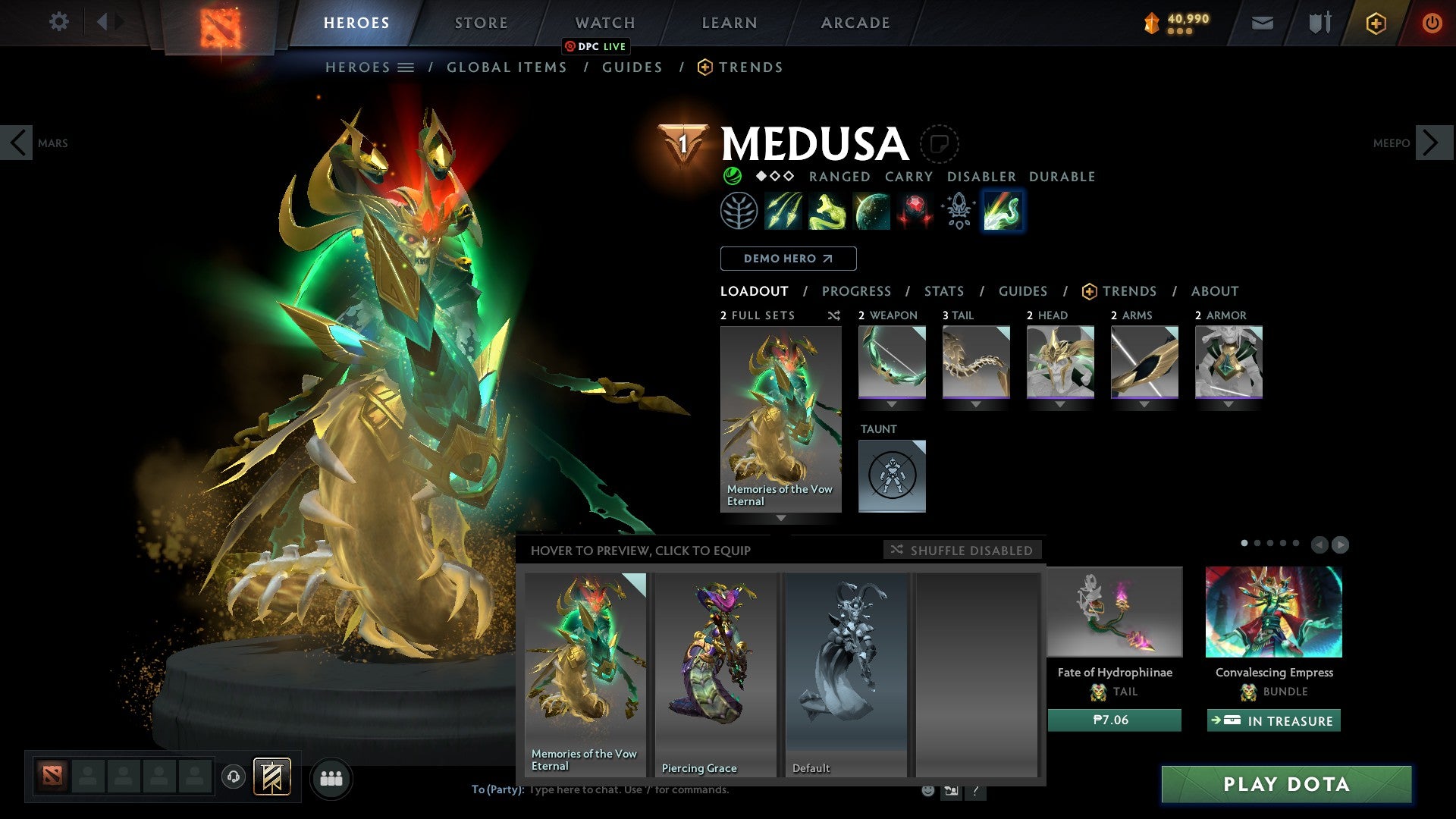The image size is (1456, 819).
Task: Expand the WEAPON slot dropdown arrow
Action: (892, 404)
